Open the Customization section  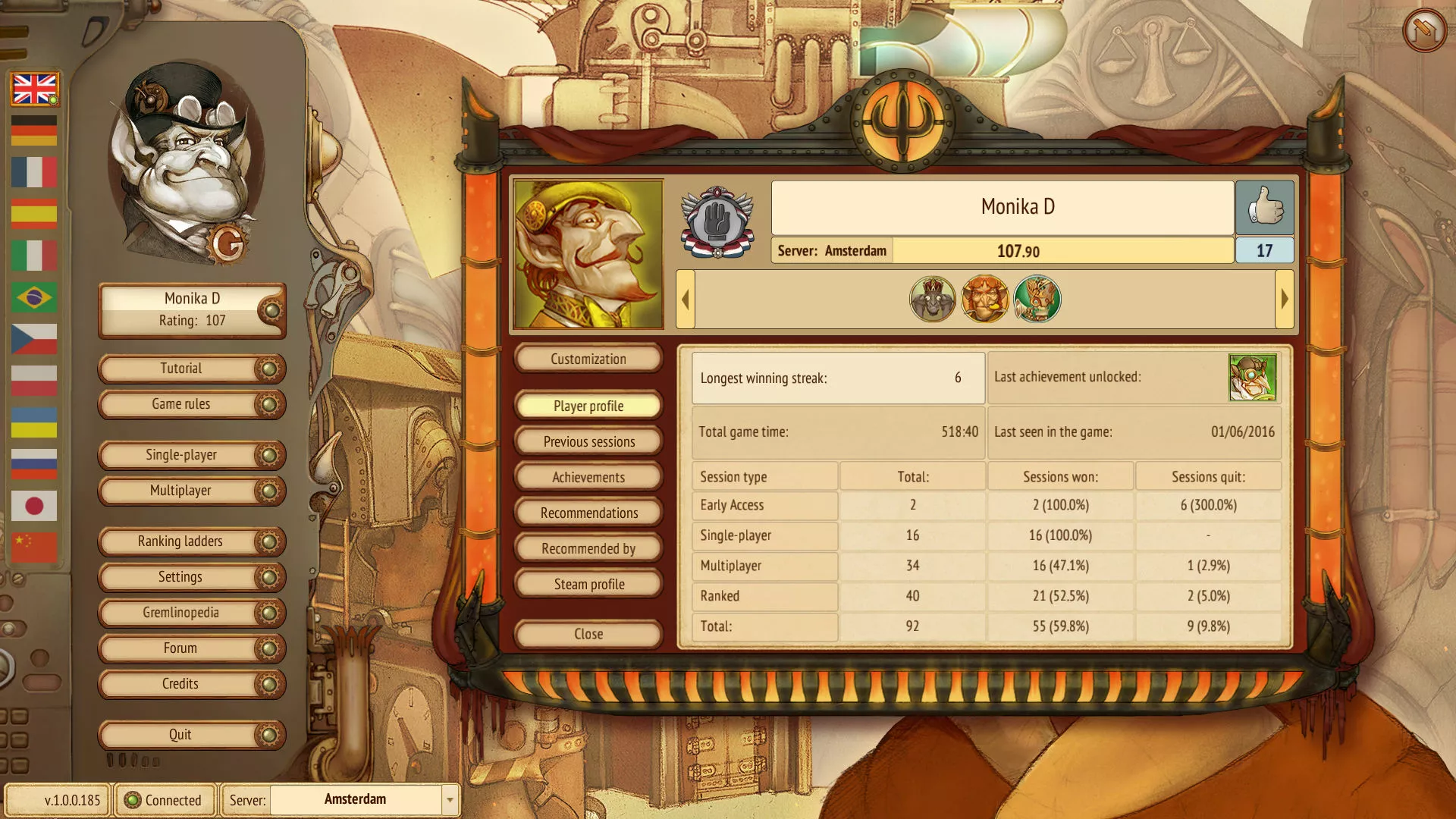(x=588, y=359)
